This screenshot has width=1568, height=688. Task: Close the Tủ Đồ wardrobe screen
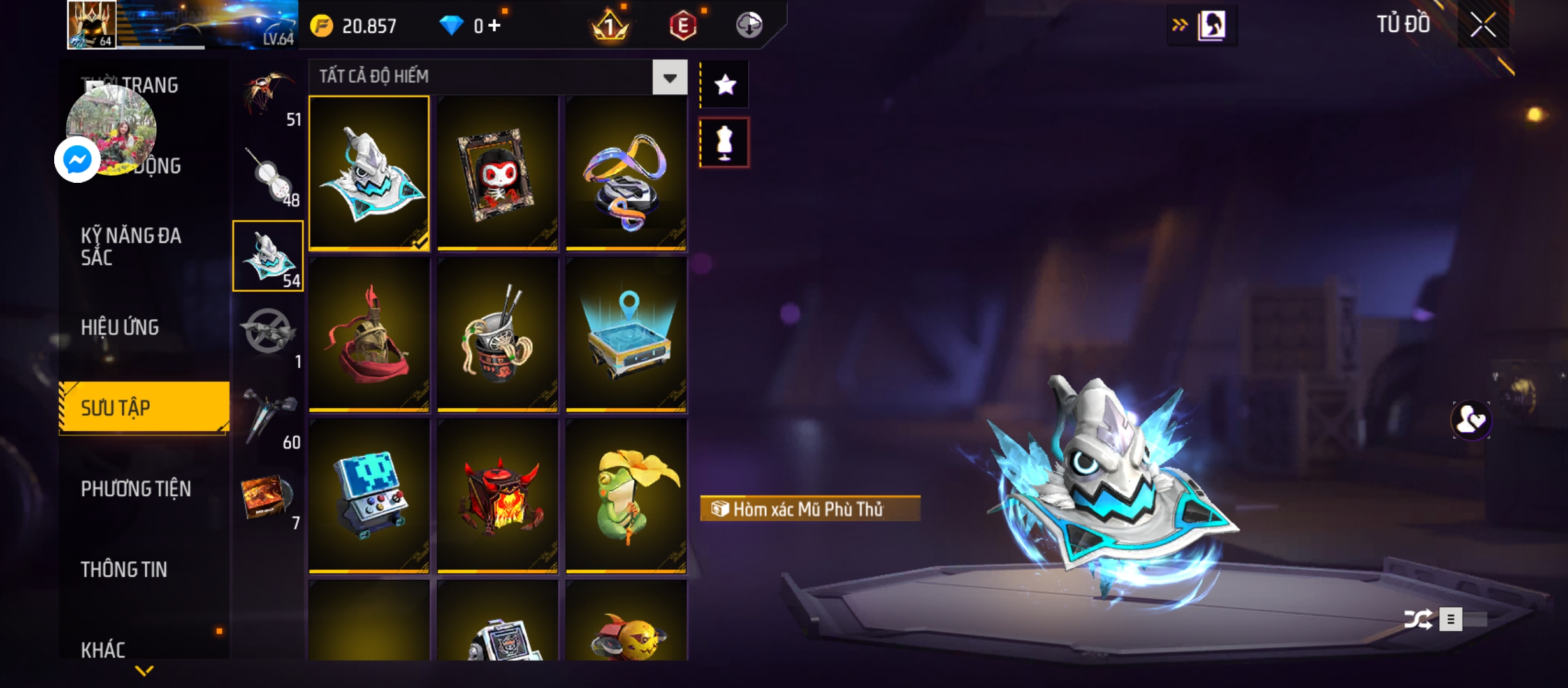tap(1483, 25)
